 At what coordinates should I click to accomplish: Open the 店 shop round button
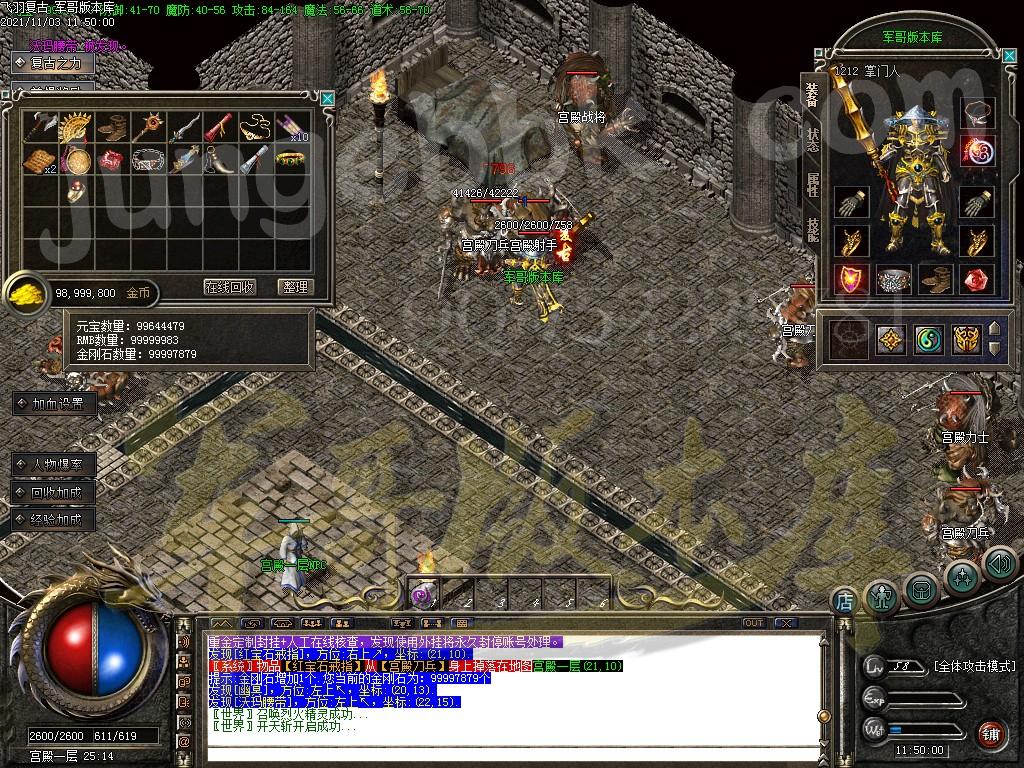click(x=844, y=600)
